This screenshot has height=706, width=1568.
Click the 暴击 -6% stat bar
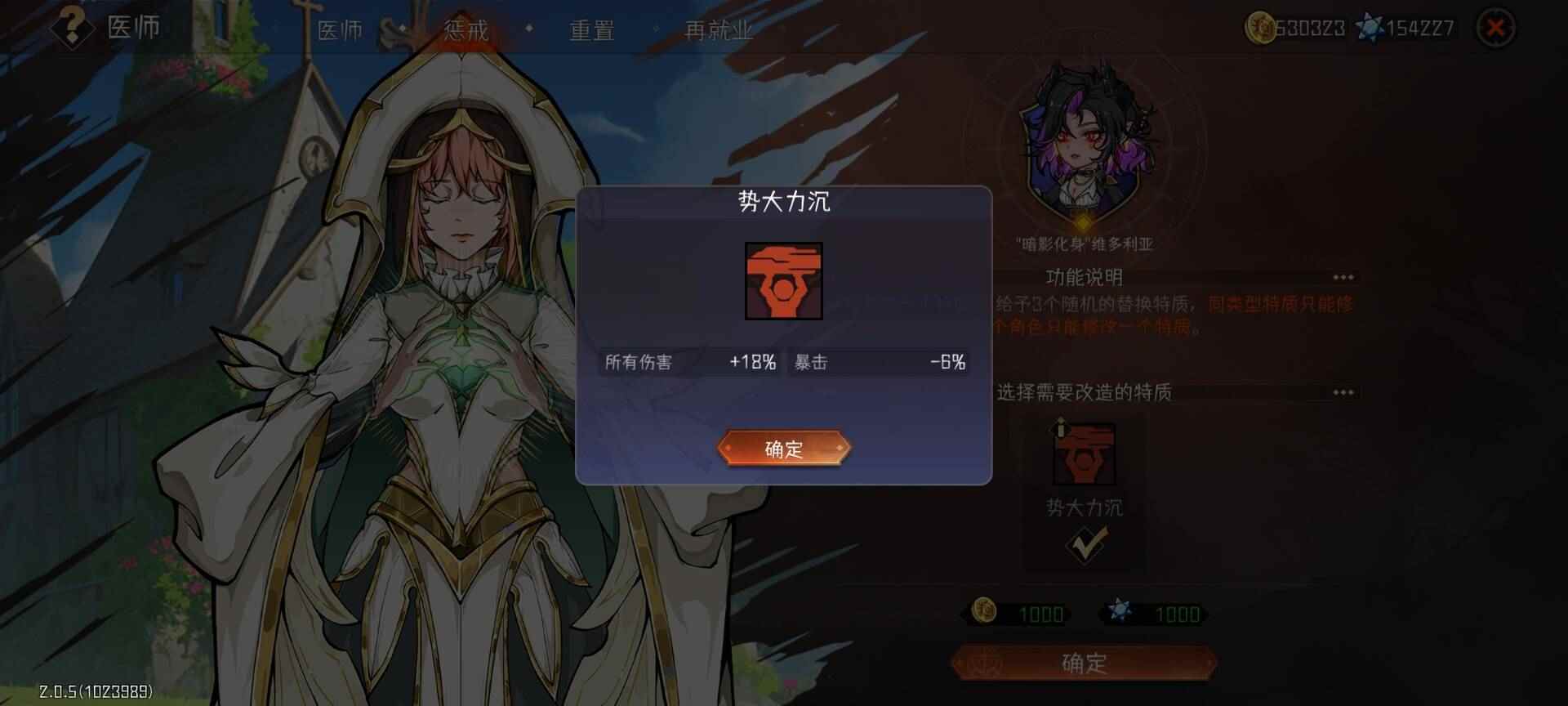(x=878, y=362)
